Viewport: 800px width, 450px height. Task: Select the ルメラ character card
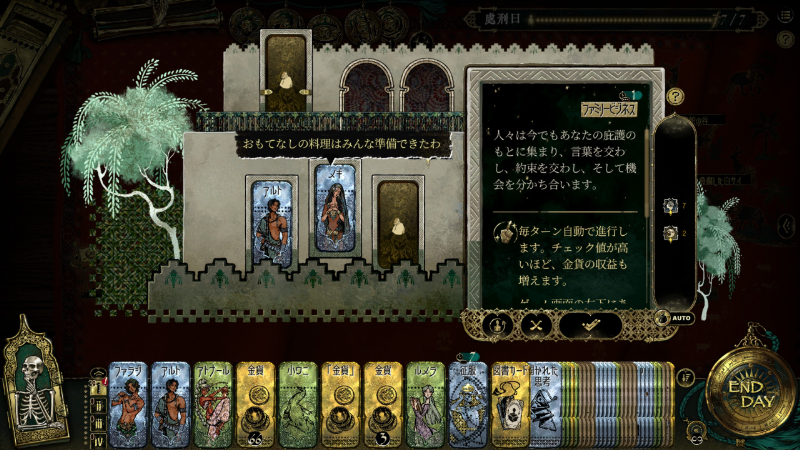[x=425, y=402]
